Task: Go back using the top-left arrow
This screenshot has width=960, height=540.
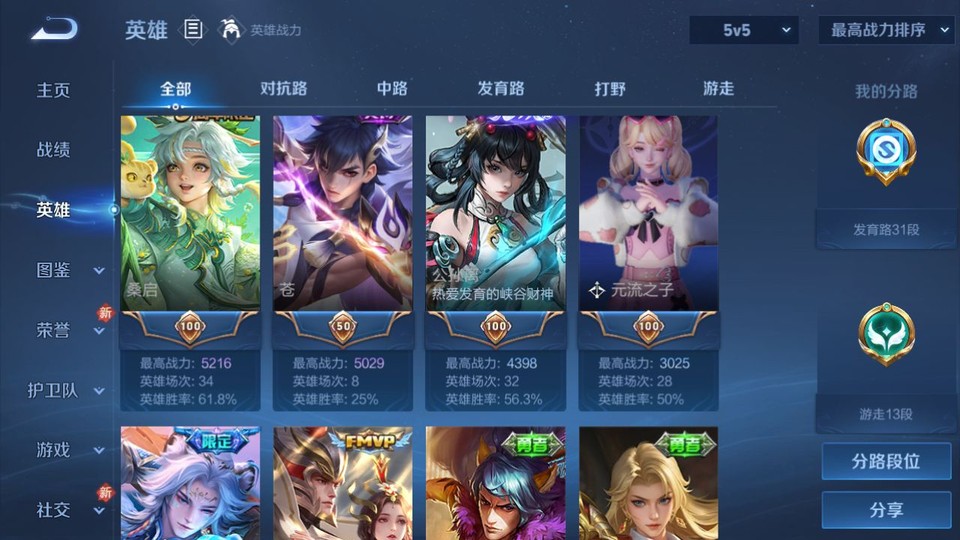Action: [x=54, y=30]
